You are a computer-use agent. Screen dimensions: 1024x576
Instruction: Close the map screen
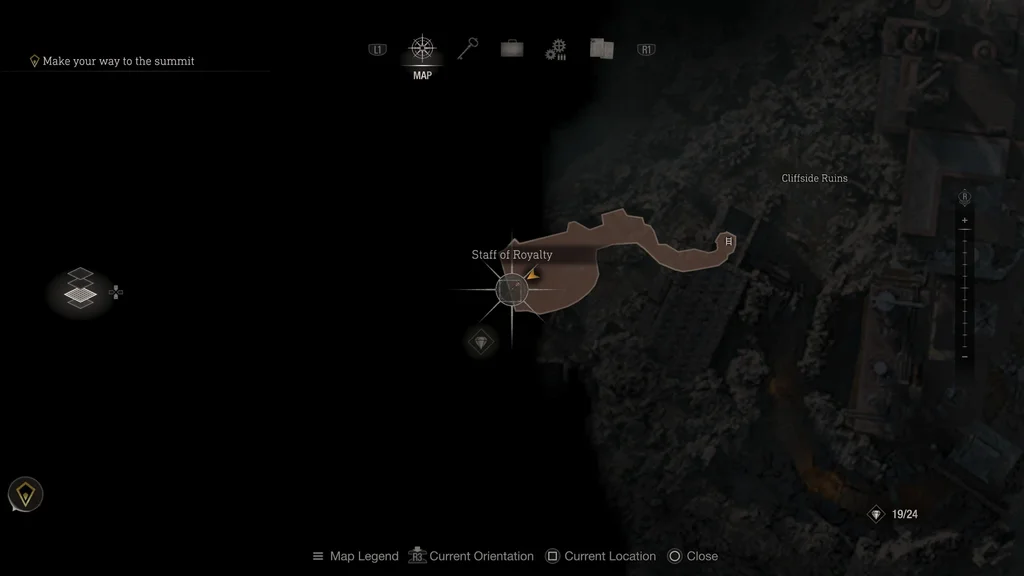(692, 556)
